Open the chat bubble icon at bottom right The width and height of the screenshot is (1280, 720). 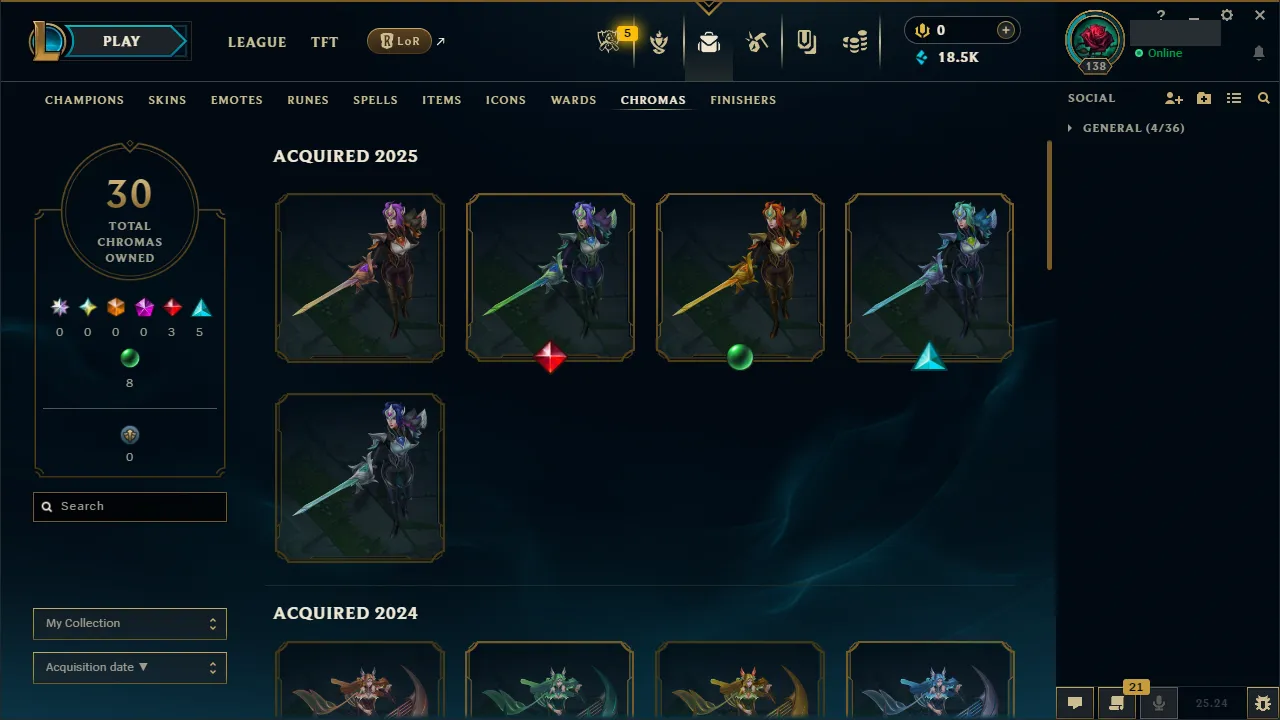coord(1074,703)
